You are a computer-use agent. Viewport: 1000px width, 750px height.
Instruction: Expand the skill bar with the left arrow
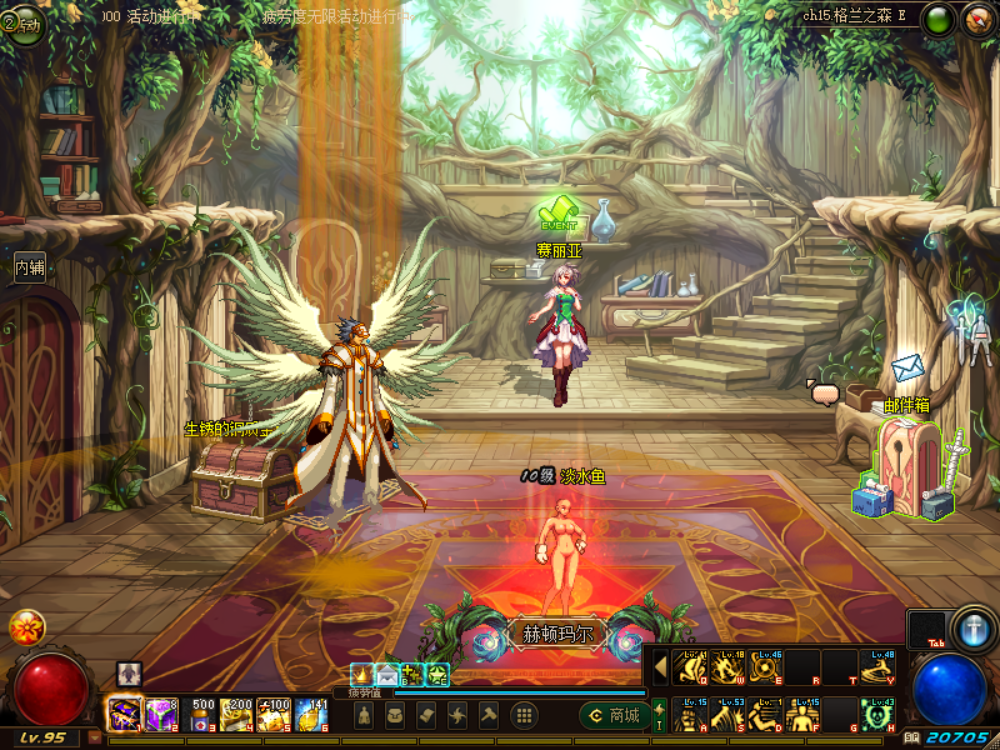click(x=660, y=667)
